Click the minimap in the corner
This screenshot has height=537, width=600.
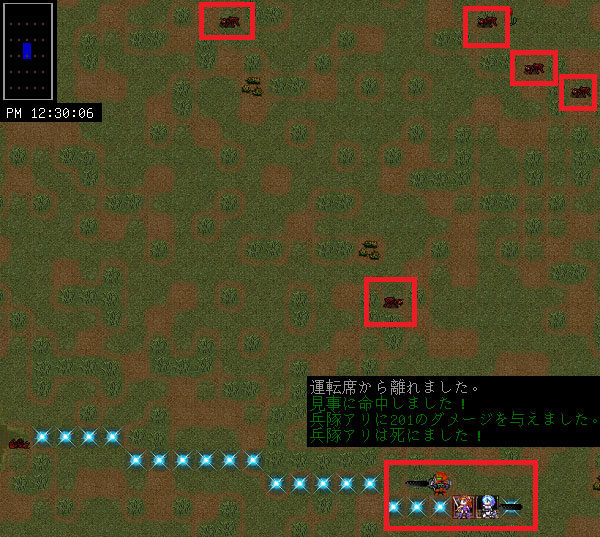pyautogui.click(x=28, y=49)
